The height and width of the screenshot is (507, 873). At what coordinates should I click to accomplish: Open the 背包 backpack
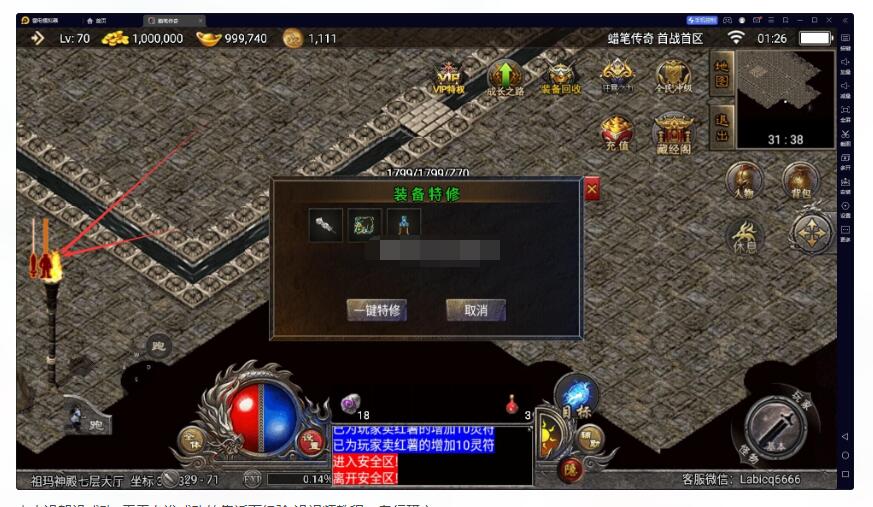[x=800, y=181]
